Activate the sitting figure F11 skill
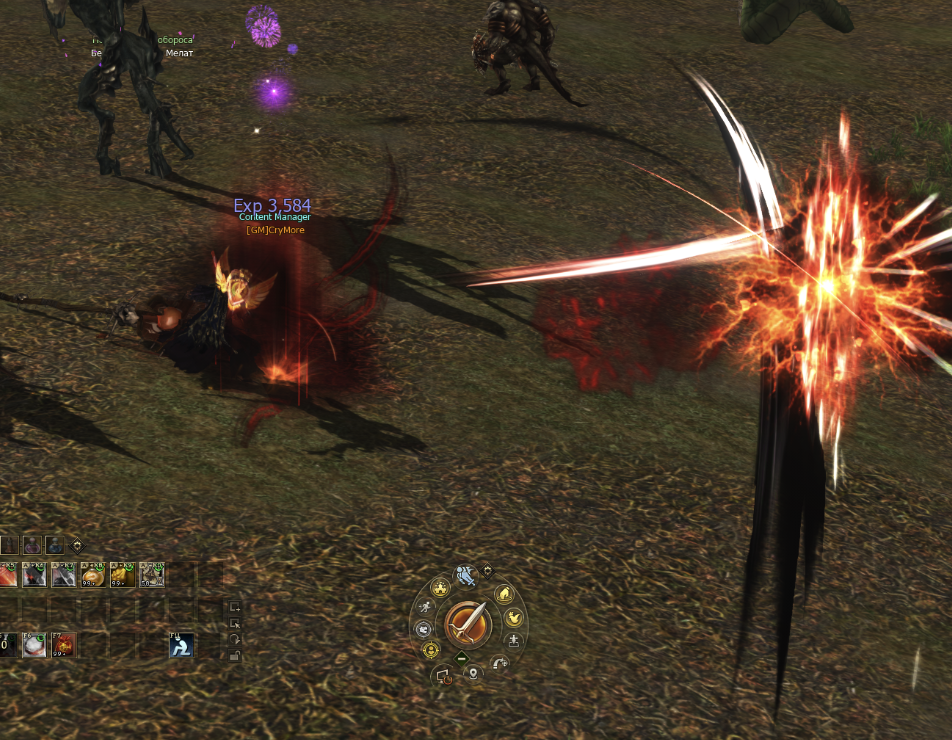 coord(181,646)
